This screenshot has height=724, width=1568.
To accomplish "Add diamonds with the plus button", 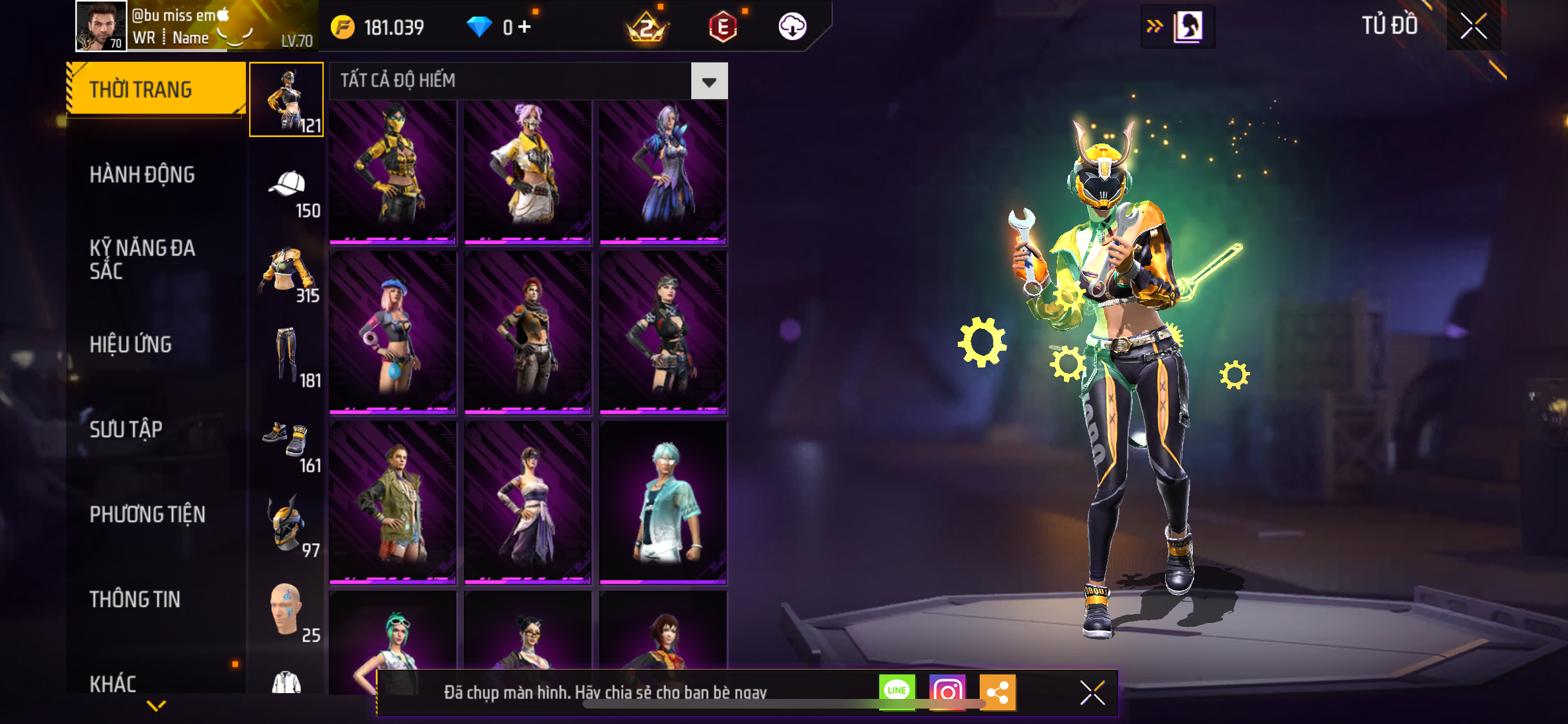I will point(525,27).
